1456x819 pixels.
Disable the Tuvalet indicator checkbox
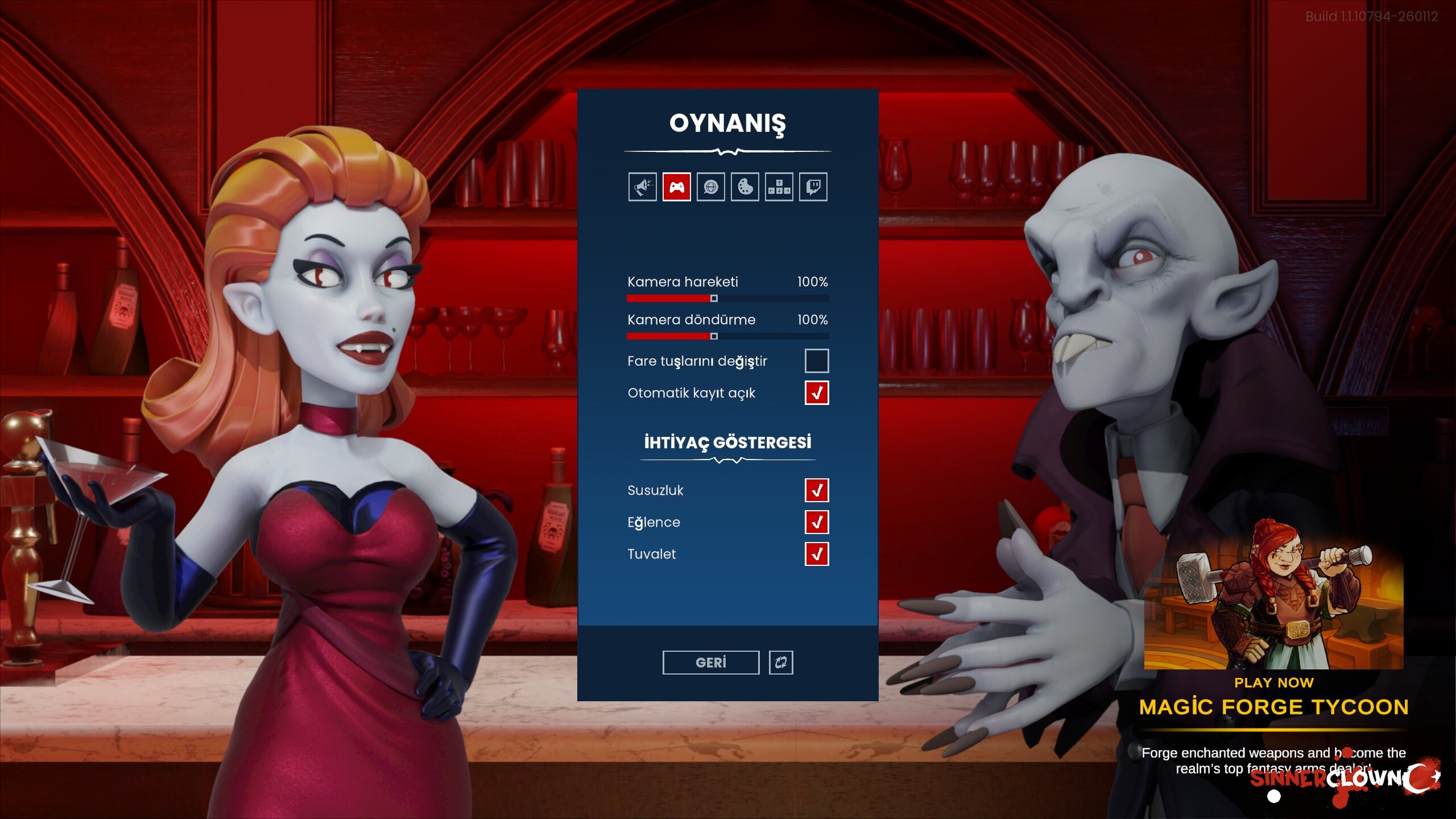[x=817, y=554]
